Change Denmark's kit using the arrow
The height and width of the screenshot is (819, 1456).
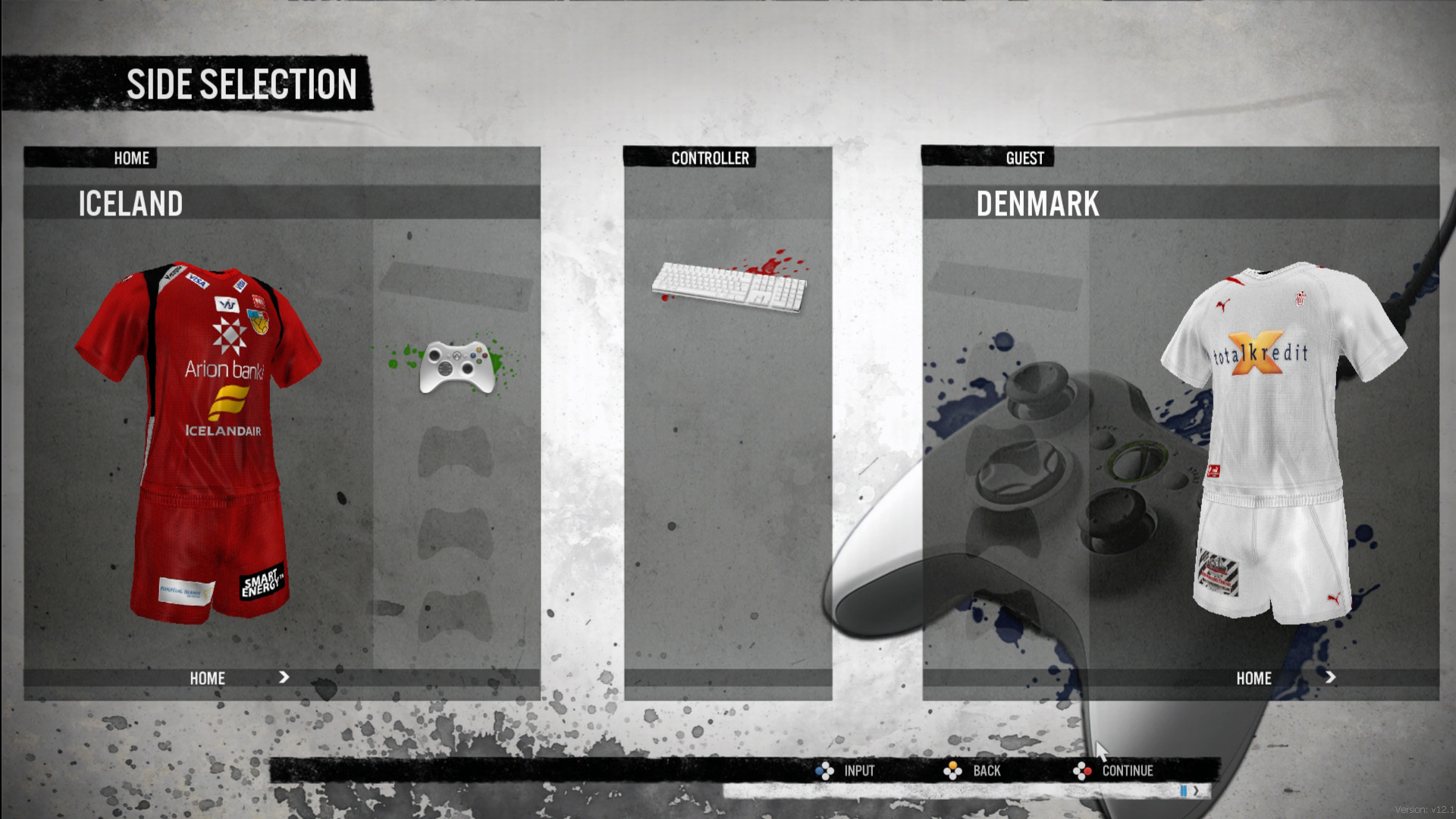(x=1331, y=677)
